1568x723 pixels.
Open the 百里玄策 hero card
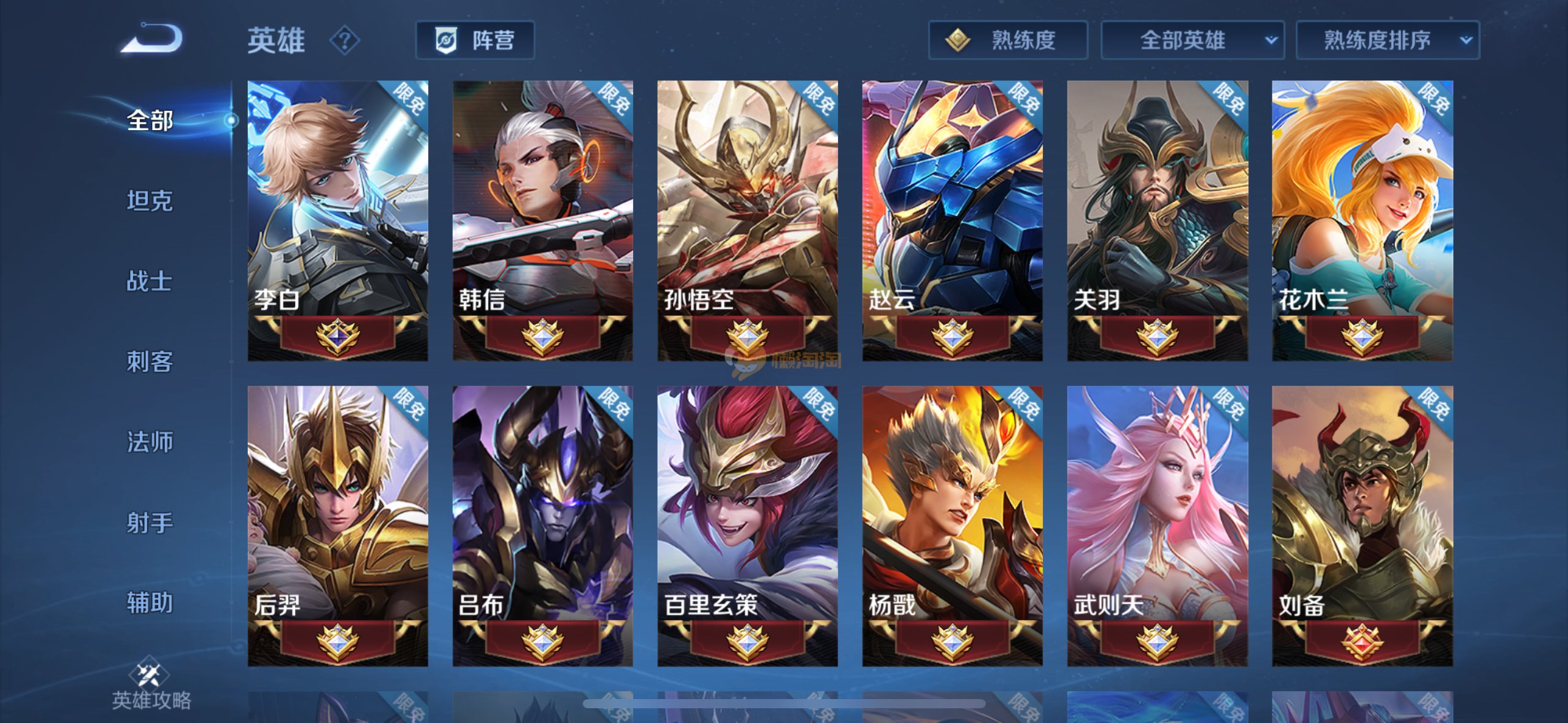click(x=747, y=526)
